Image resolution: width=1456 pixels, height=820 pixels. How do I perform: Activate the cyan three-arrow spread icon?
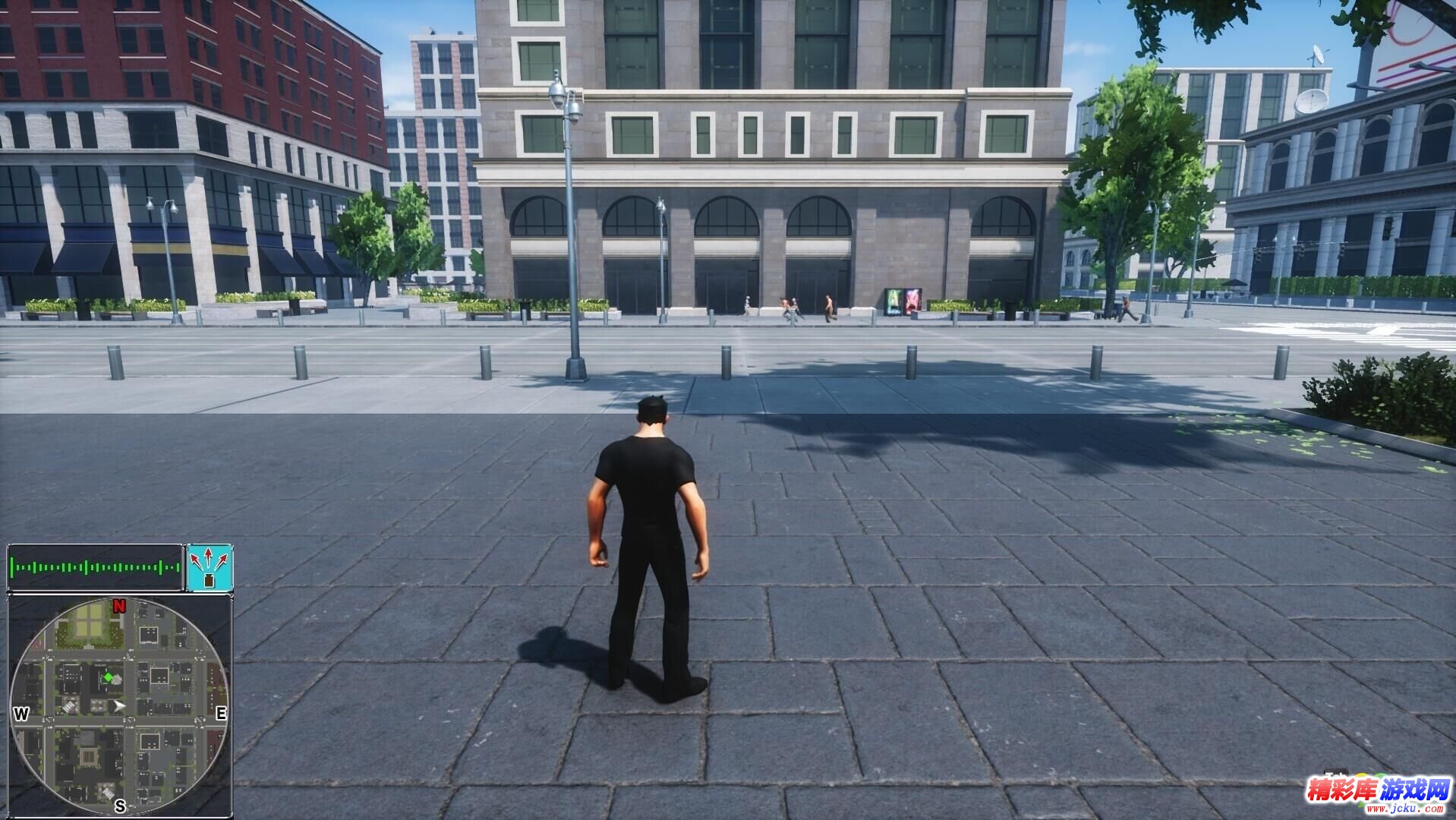[x=209, y=567]
